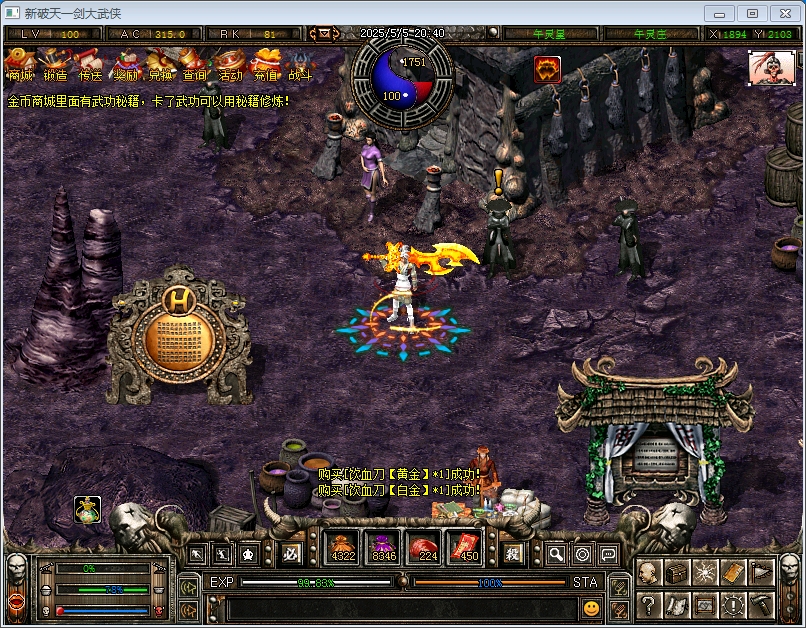Open the 战斗 combat menu
This screenshot has height=628, width=806.
[300, 64]
